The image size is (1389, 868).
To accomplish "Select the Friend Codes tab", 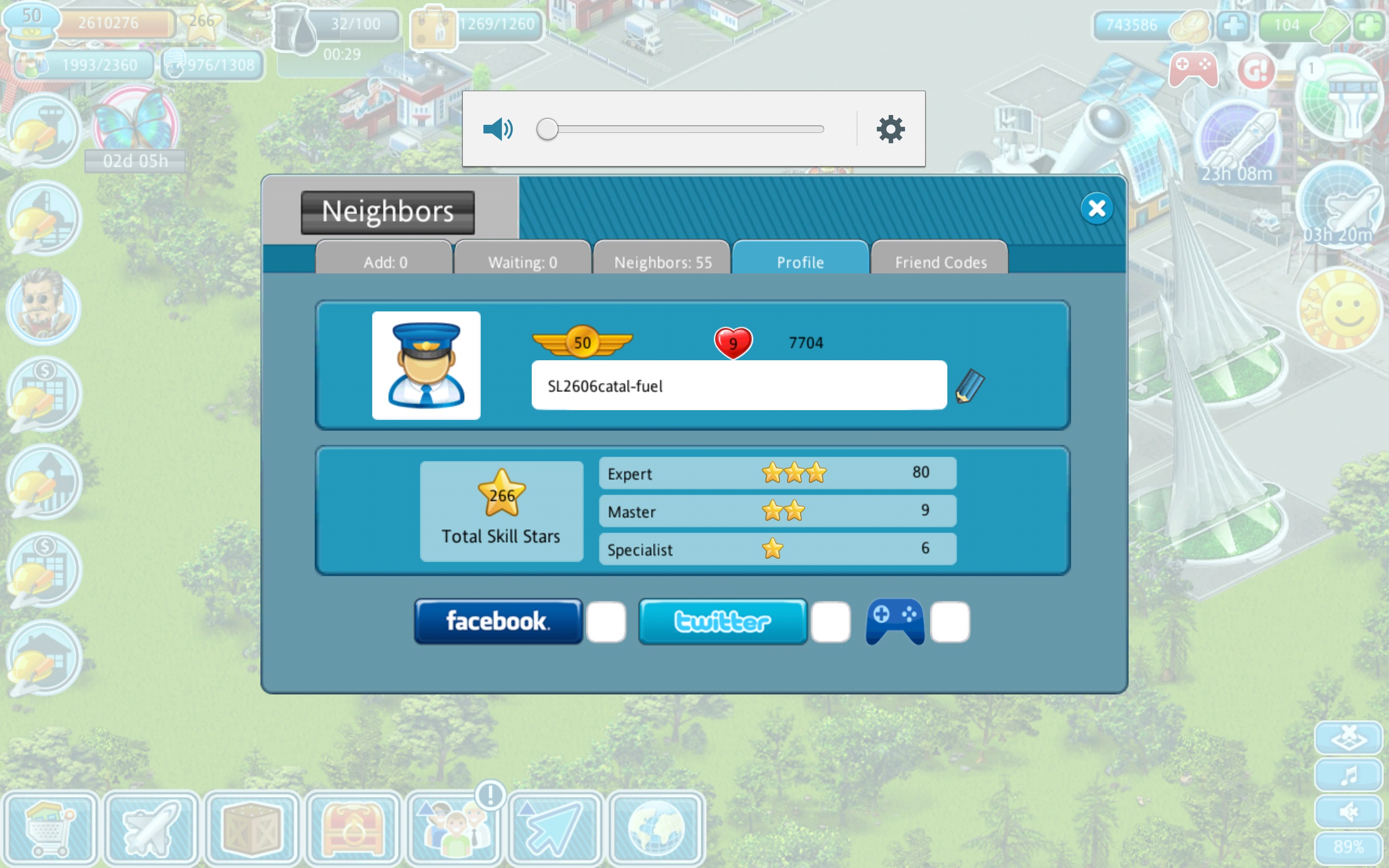I will click(x=940, y=262).
